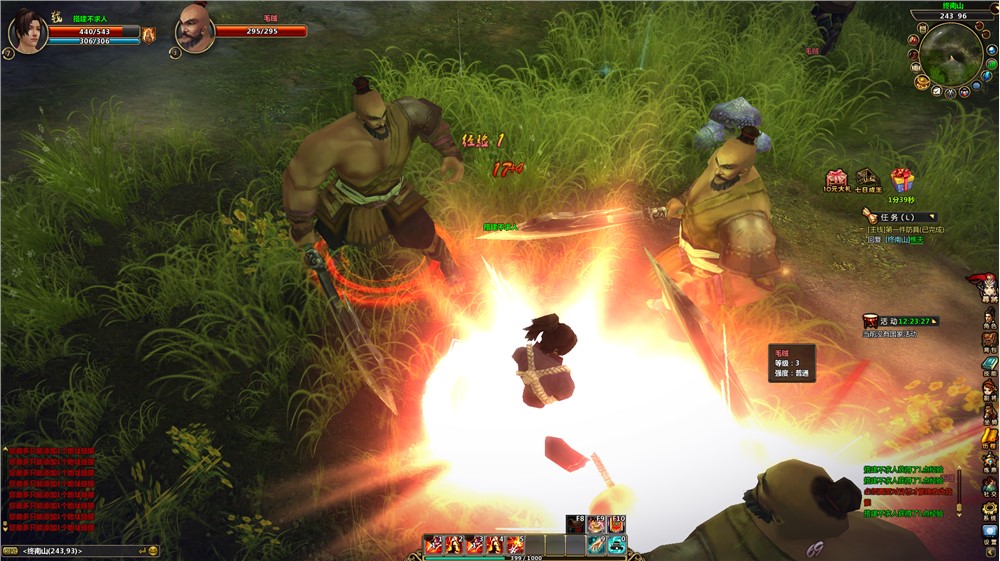Activate the teal skill in slot 0
Image resolution: width=1000 pixels, height=561 pixels.
(x=616, y=545)
